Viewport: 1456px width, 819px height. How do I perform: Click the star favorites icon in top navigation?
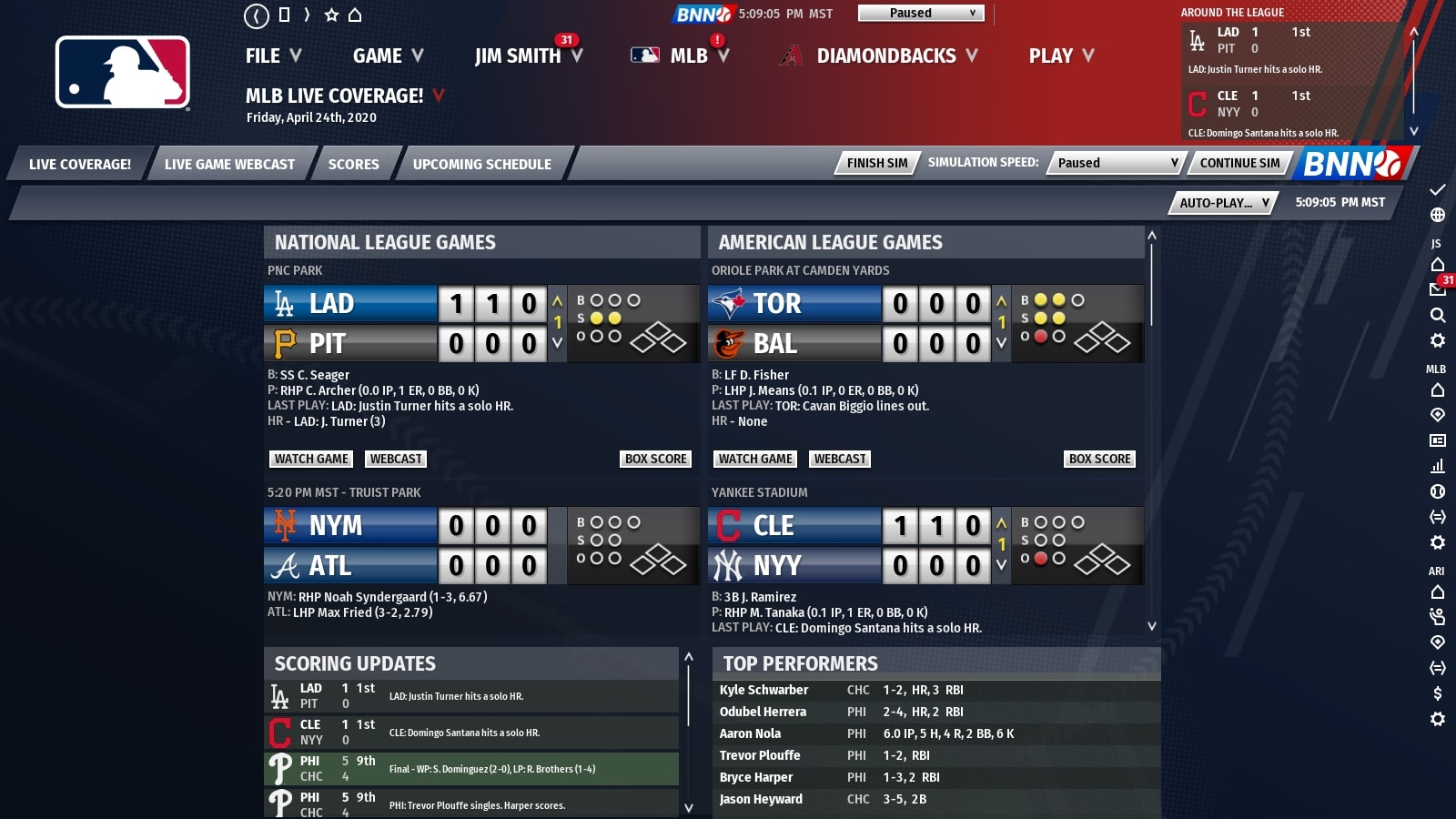331,13
